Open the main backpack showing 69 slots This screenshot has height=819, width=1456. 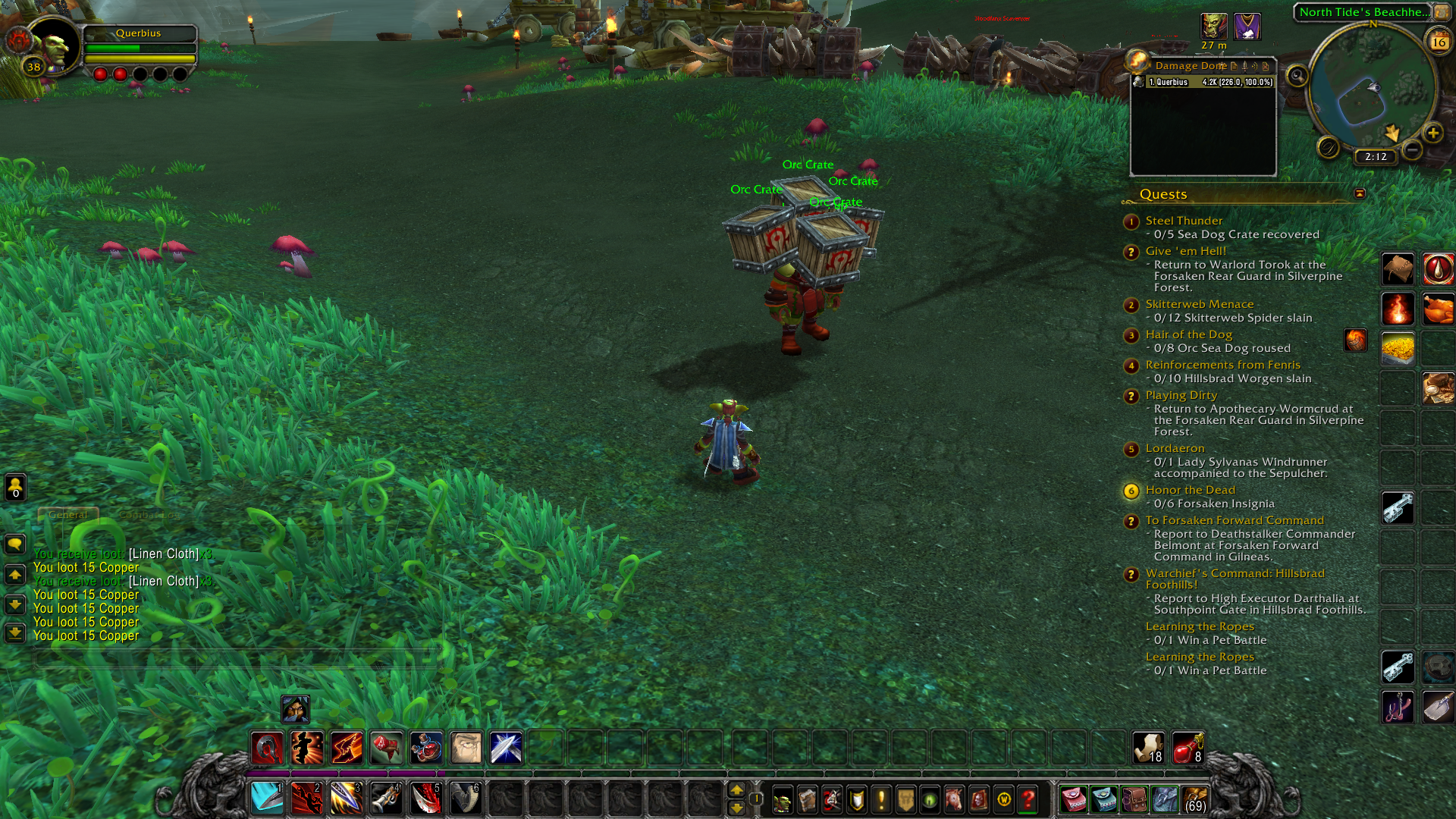[x=1195, y=800]
